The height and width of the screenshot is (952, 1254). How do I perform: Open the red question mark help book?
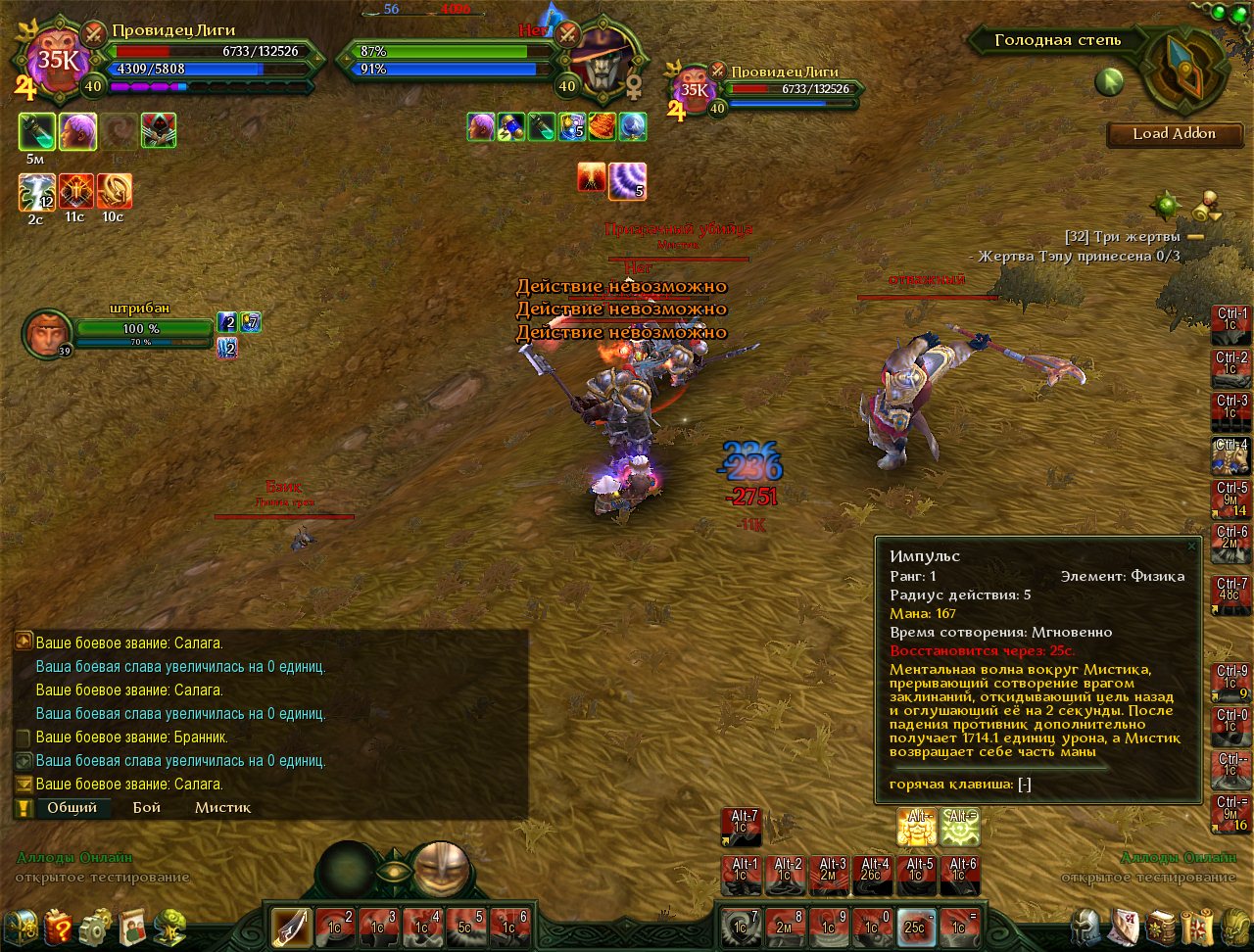point(58,926)
